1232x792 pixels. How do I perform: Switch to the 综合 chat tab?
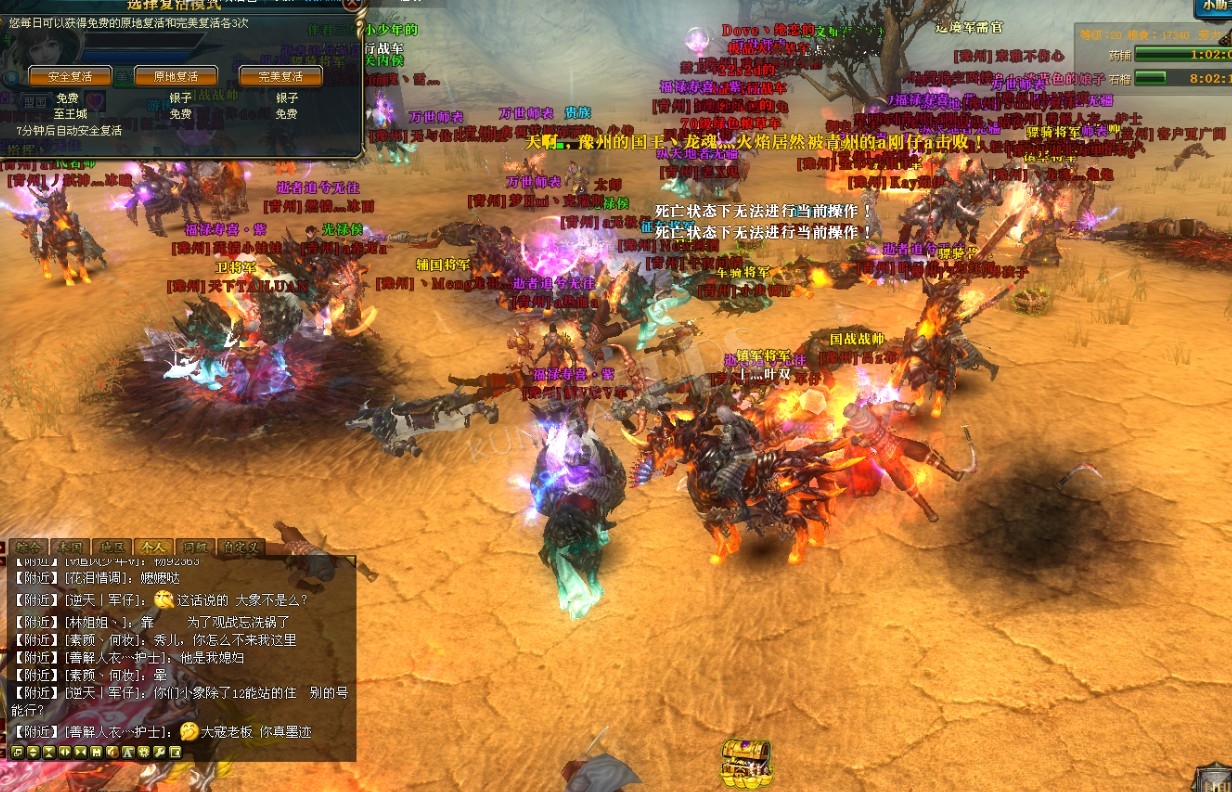click(x=28, y=547)
